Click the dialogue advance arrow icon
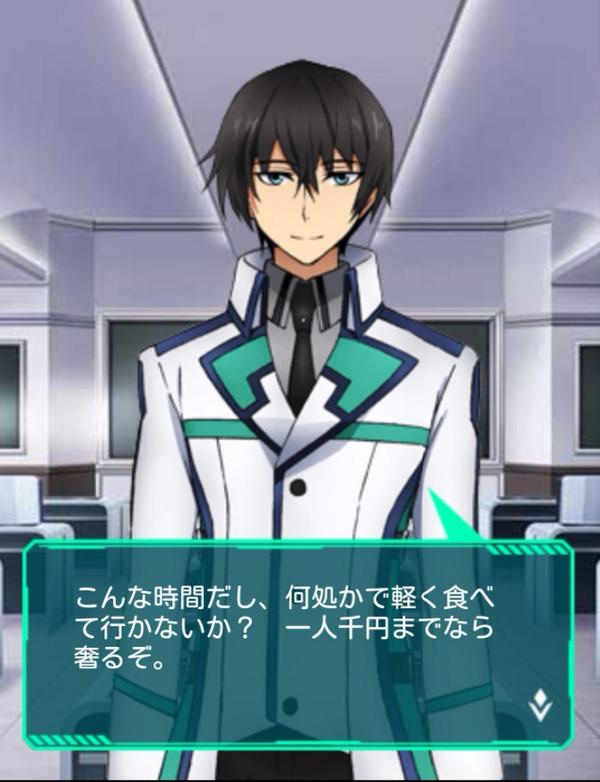This screenshot has width=600, height=782. pos(540,706)
